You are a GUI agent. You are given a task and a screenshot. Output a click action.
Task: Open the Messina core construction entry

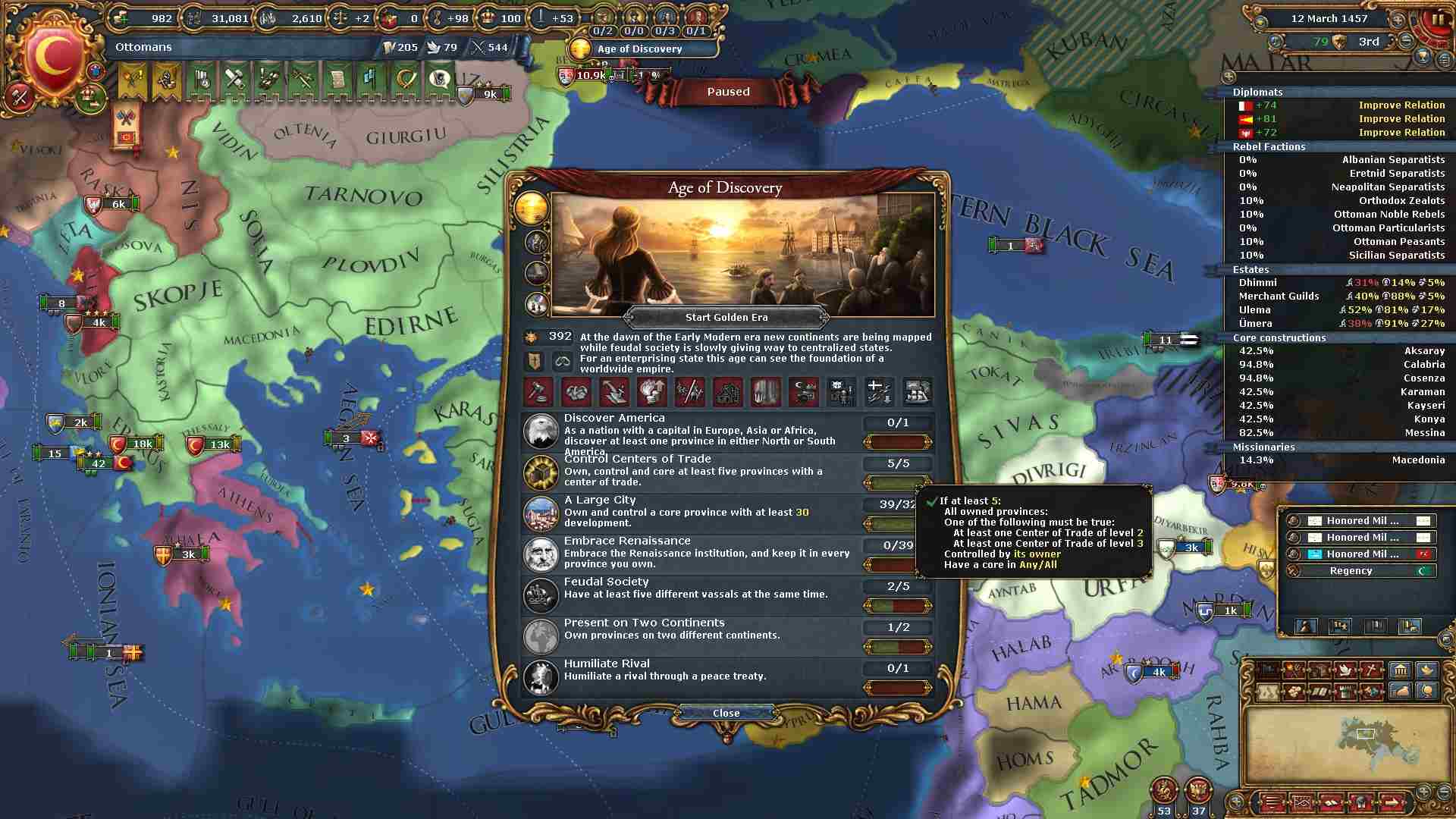coord(1340,433)
